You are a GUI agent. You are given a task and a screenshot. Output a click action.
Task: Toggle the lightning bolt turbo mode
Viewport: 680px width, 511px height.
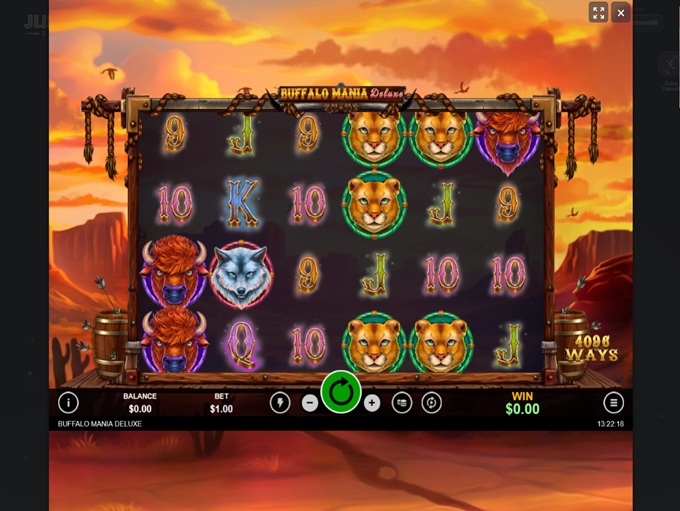coord(280,403)
